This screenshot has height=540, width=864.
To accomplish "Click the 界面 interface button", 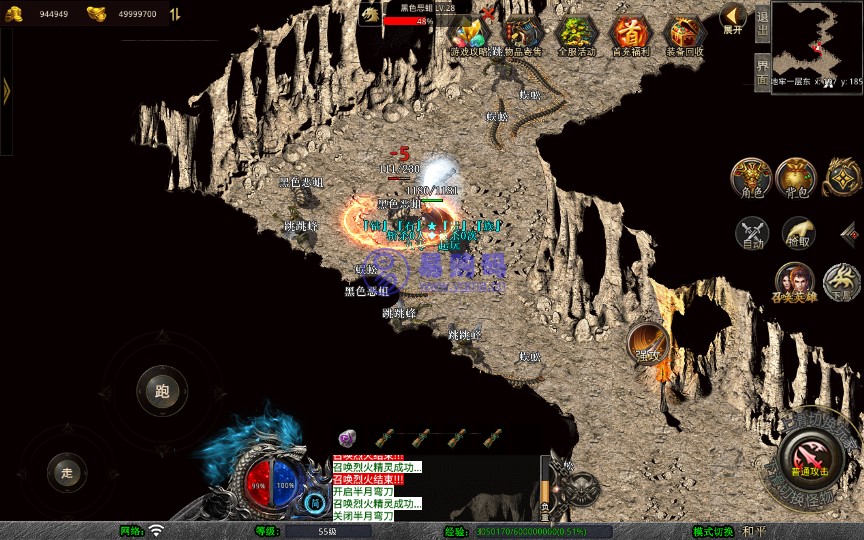I will (x=762, y=70).
